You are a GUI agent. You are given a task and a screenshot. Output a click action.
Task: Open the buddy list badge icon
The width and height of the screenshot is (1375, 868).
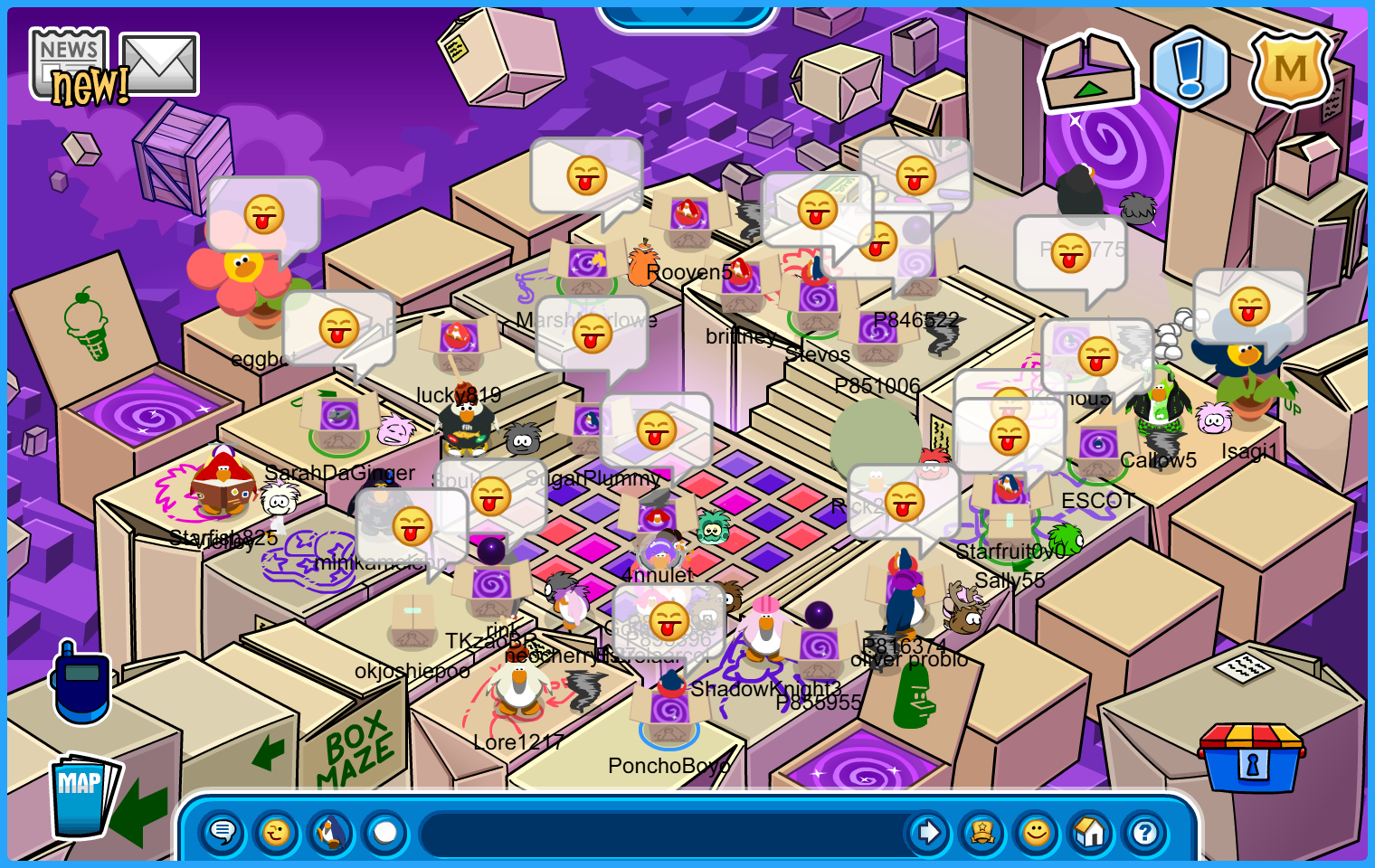982,832
